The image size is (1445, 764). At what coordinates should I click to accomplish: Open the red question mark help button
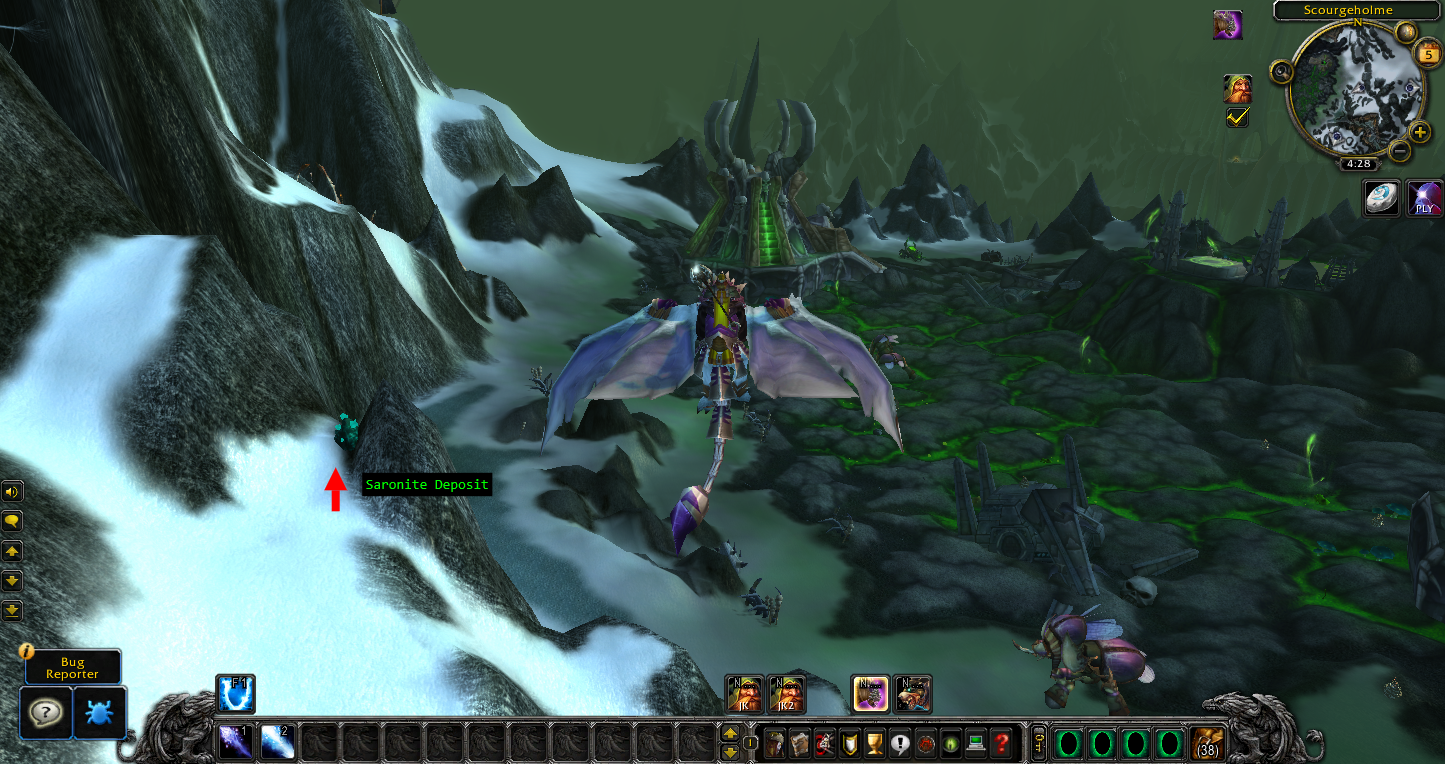point(1001,743)
